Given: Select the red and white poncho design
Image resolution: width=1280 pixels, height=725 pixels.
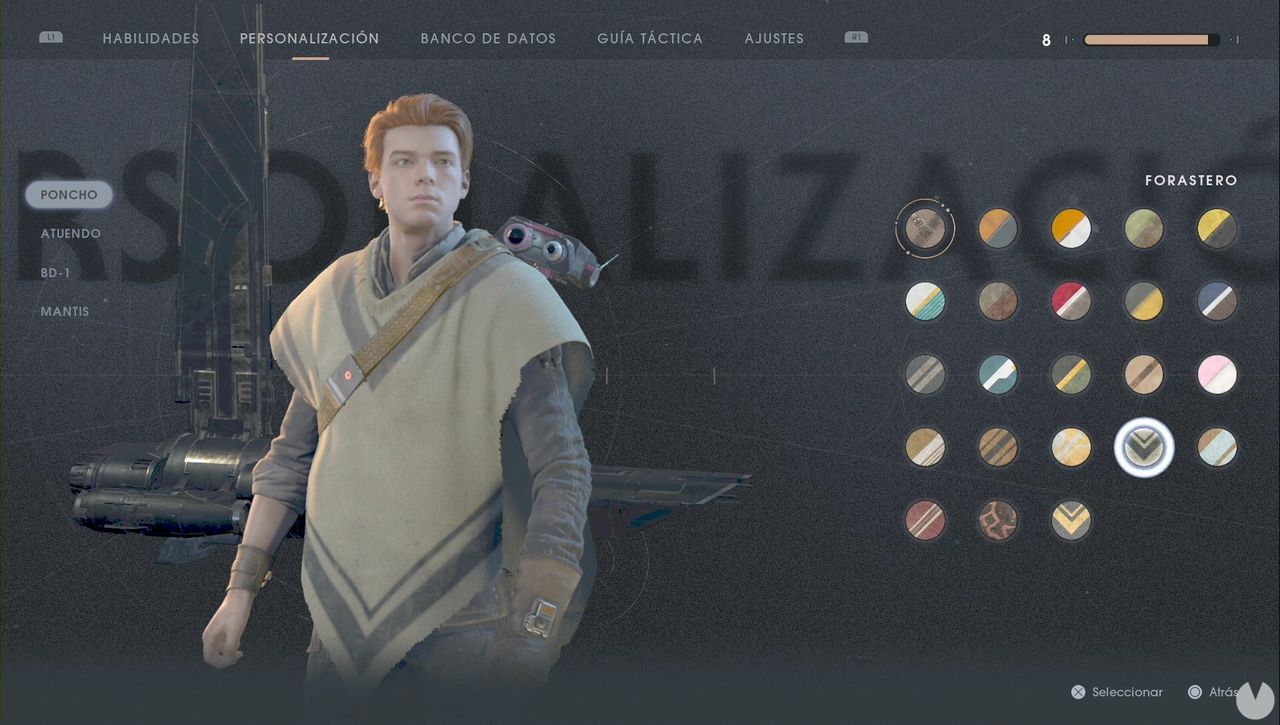Looking at the screenshot, I should click(x=1071, y=301).
